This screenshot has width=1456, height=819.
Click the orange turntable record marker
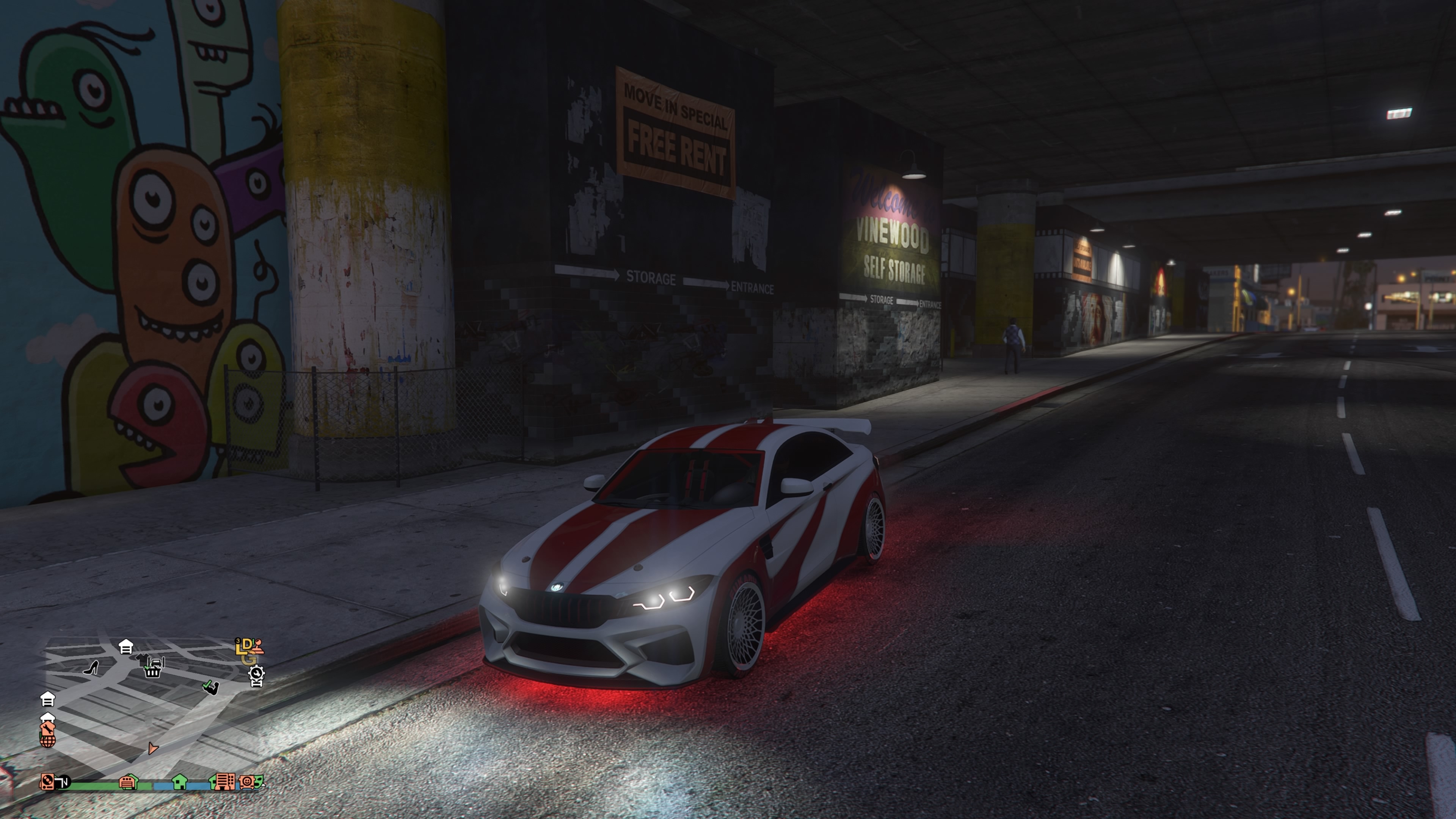pyautogui.click(x=47, y=782)
